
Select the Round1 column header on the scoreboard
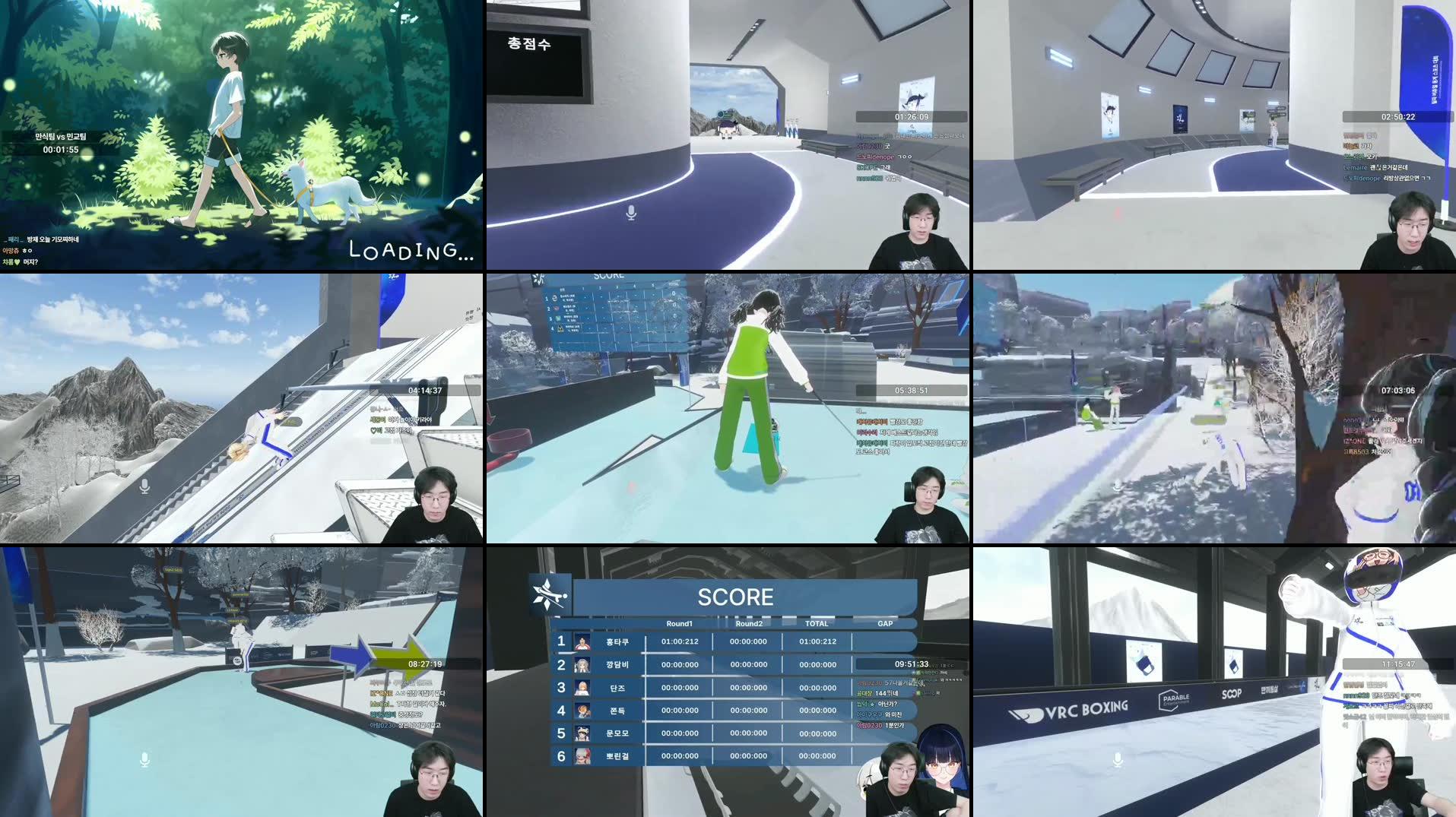click(x=680, y=623)
